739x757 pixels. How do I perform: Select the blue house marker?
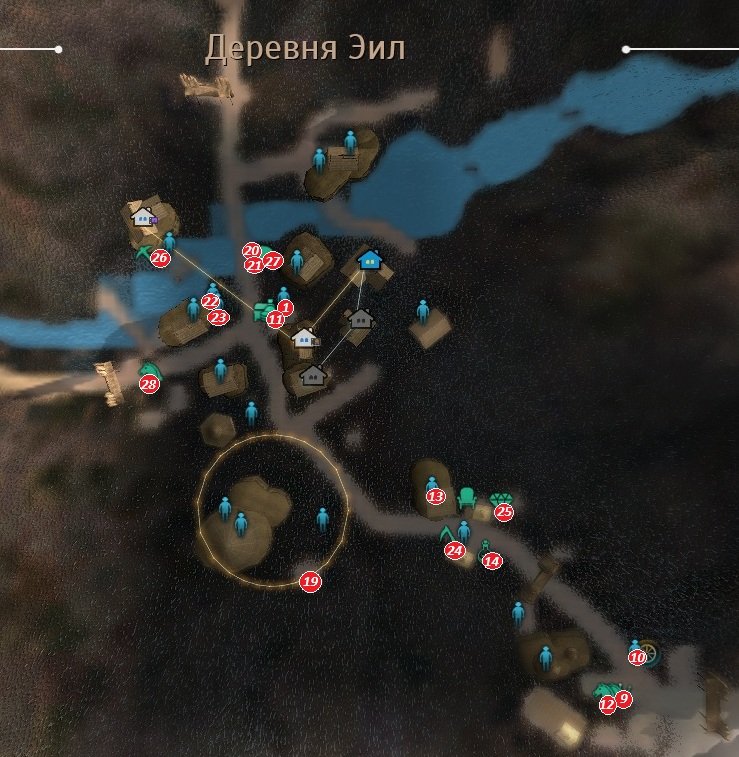tap(371, 260)
